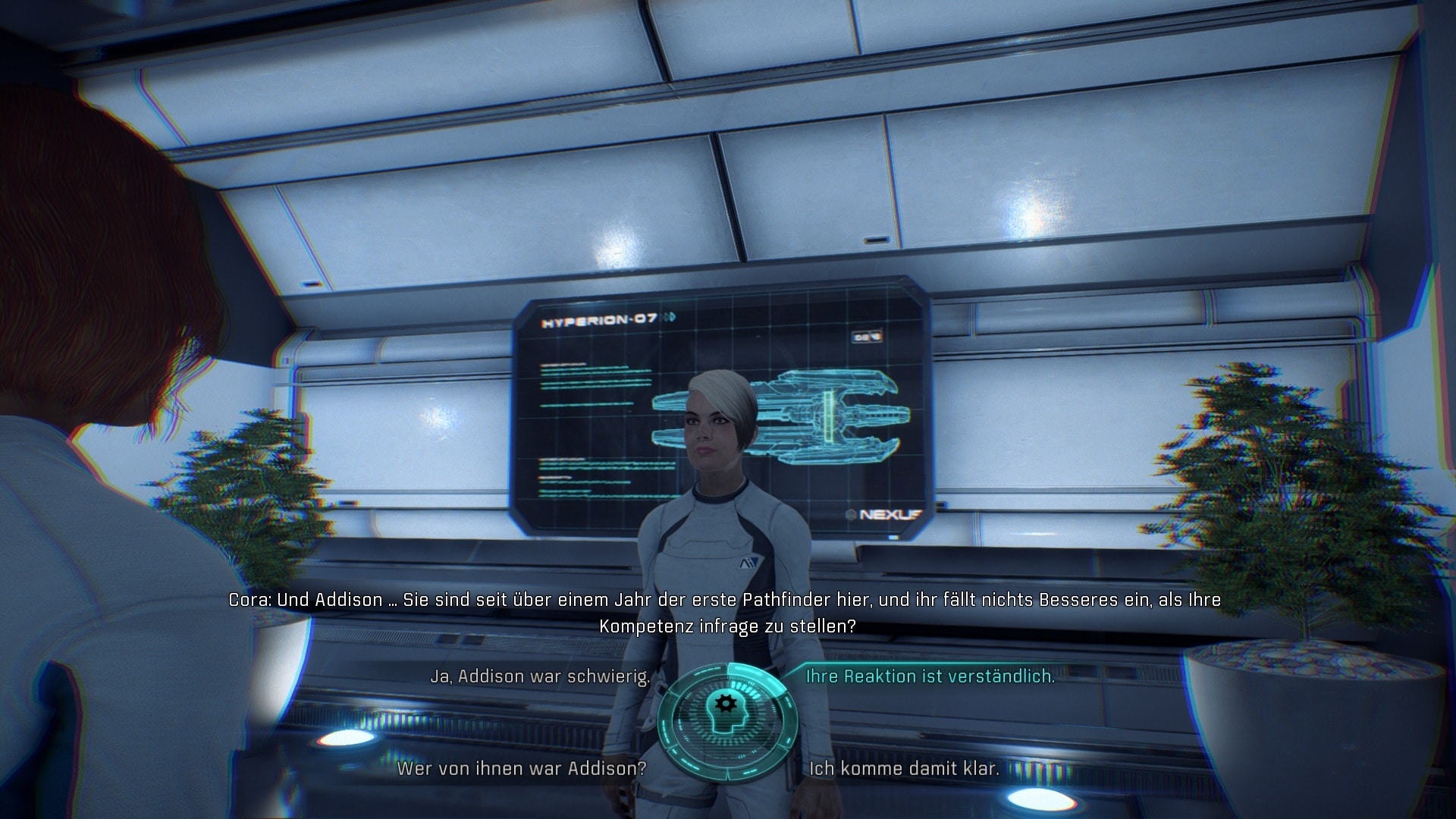Pick "Ich komme damit klar." dialogue option
The height and width of the screenshot is (819, 1456).
pos(904,768)
